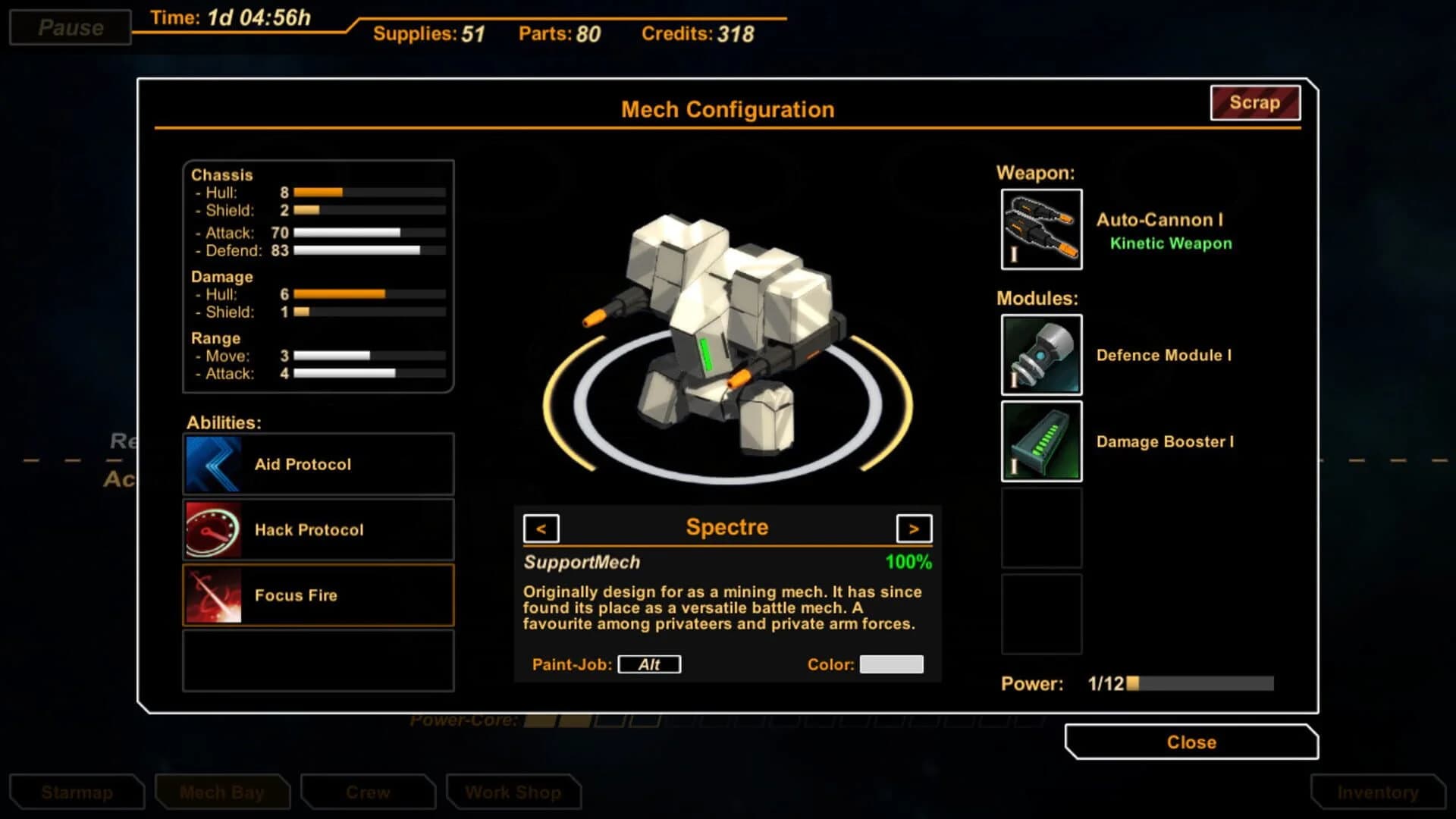Click the Auto-Cannon I weapon icon
The width and height of the screenshot is (1456, 819).
[x=1041, y=230]
